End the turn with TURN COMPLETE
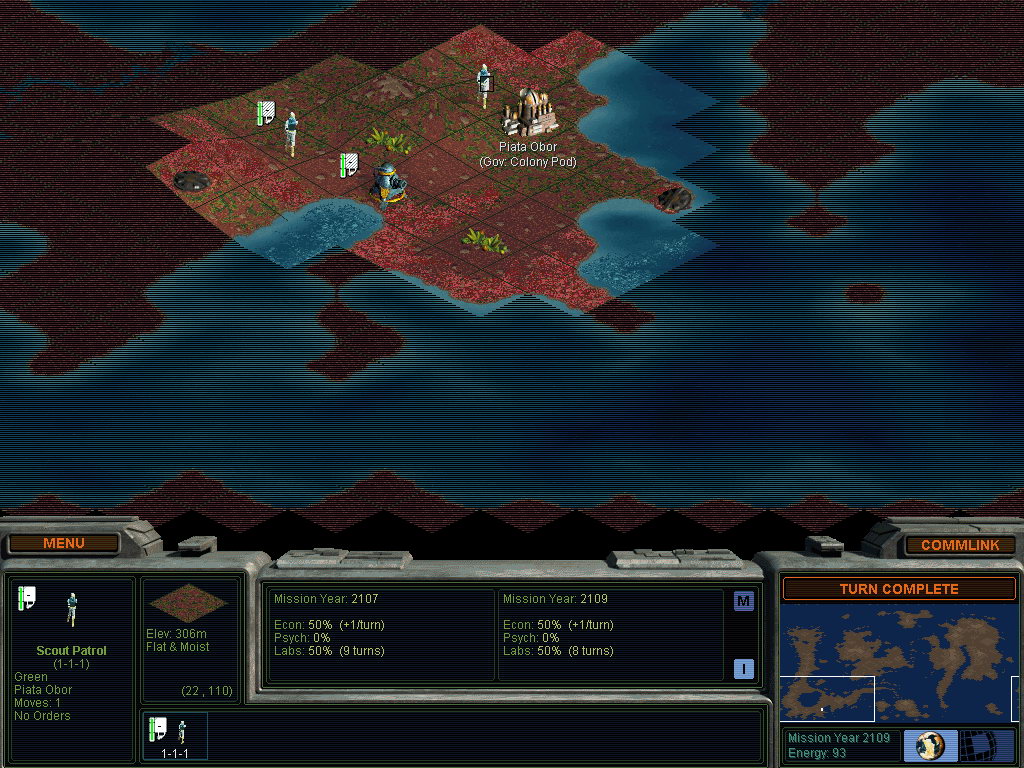 pos(899,589)
